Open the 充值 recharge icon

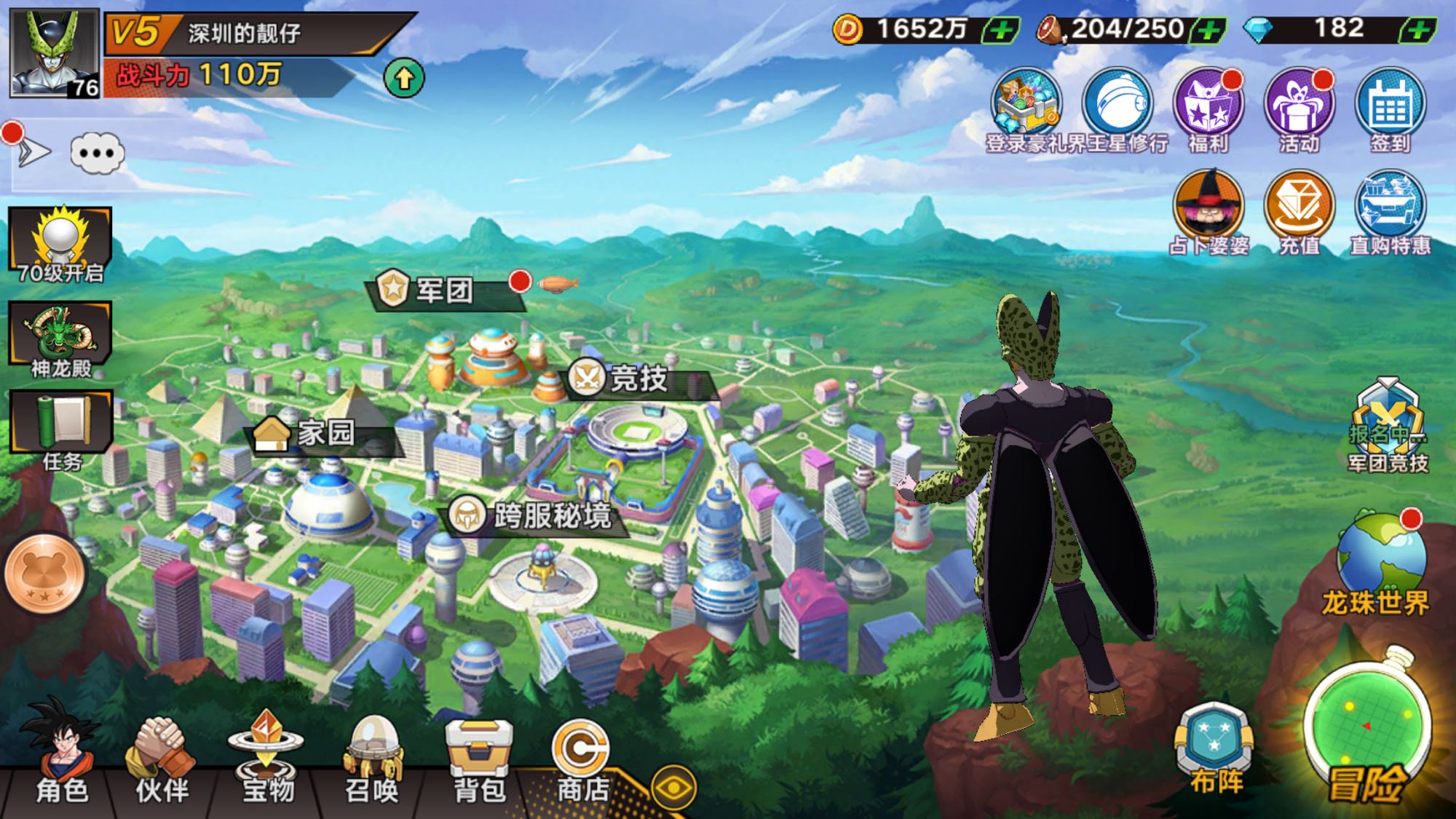point(1299,211)
